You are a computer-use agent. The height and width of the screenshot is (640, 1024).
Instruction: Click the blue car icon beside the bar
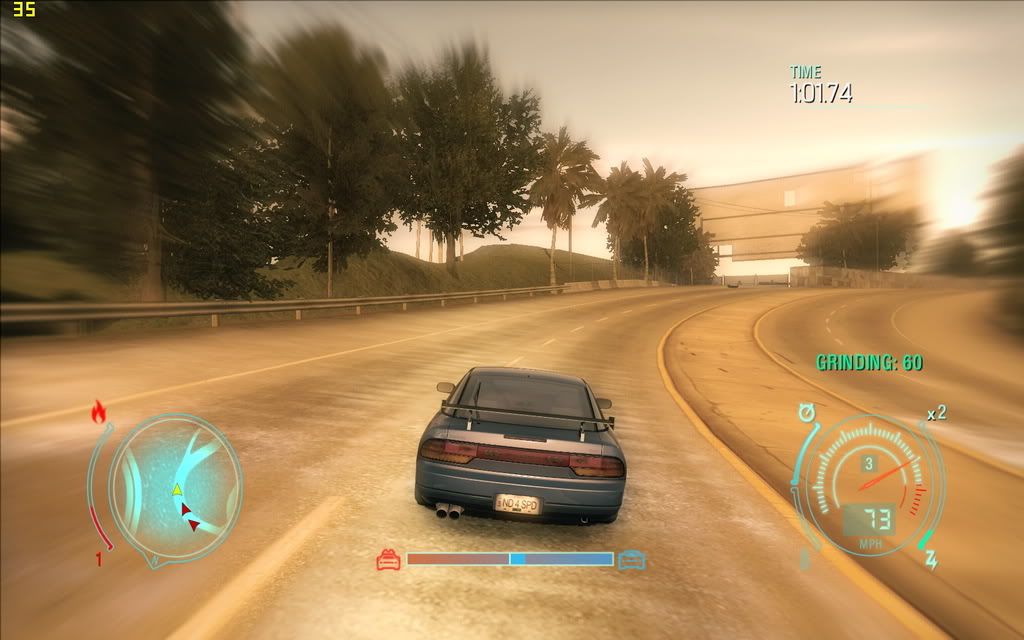pos(631,560)
